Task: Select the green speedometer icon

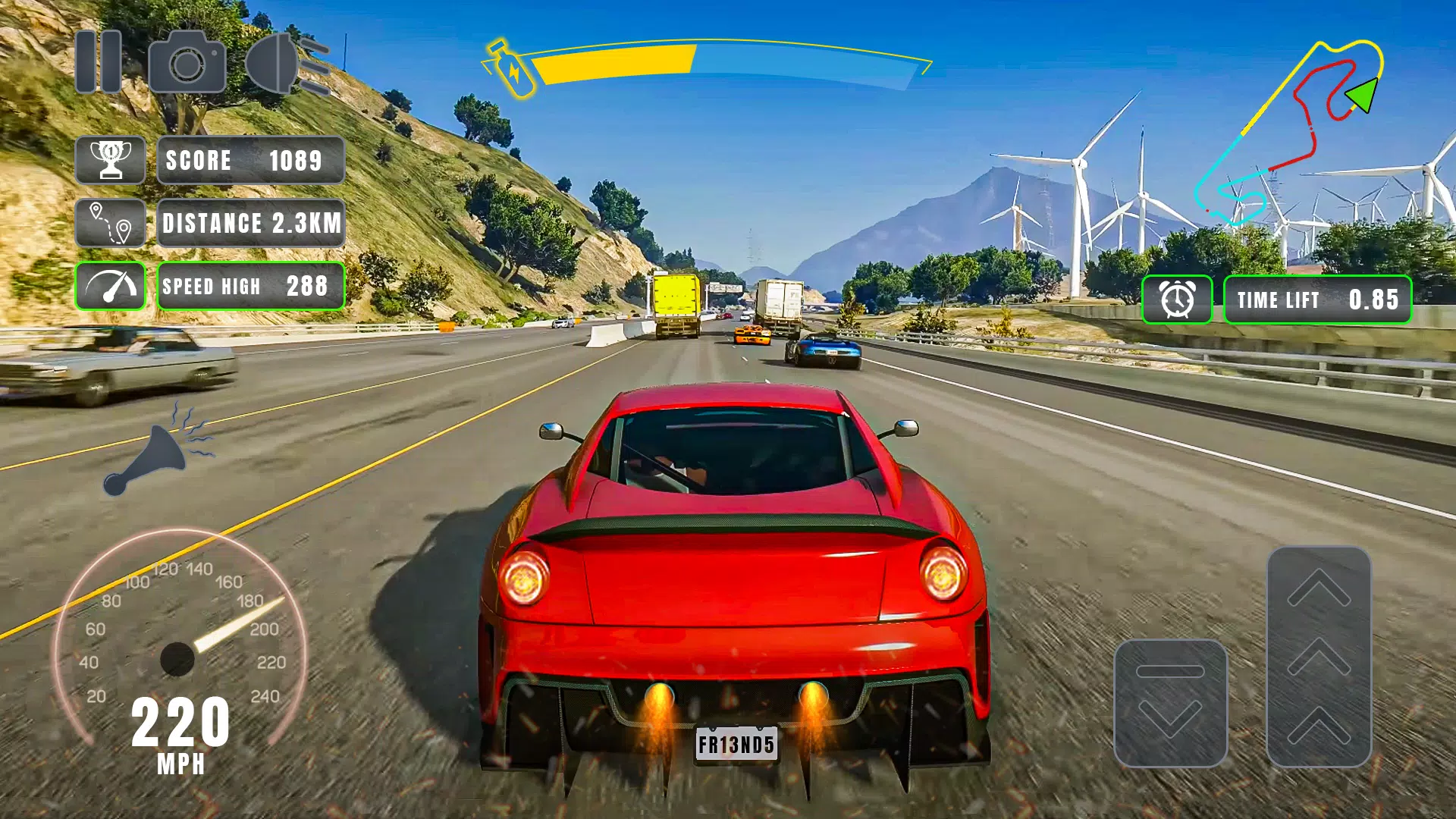Action: tap(111, 286)
